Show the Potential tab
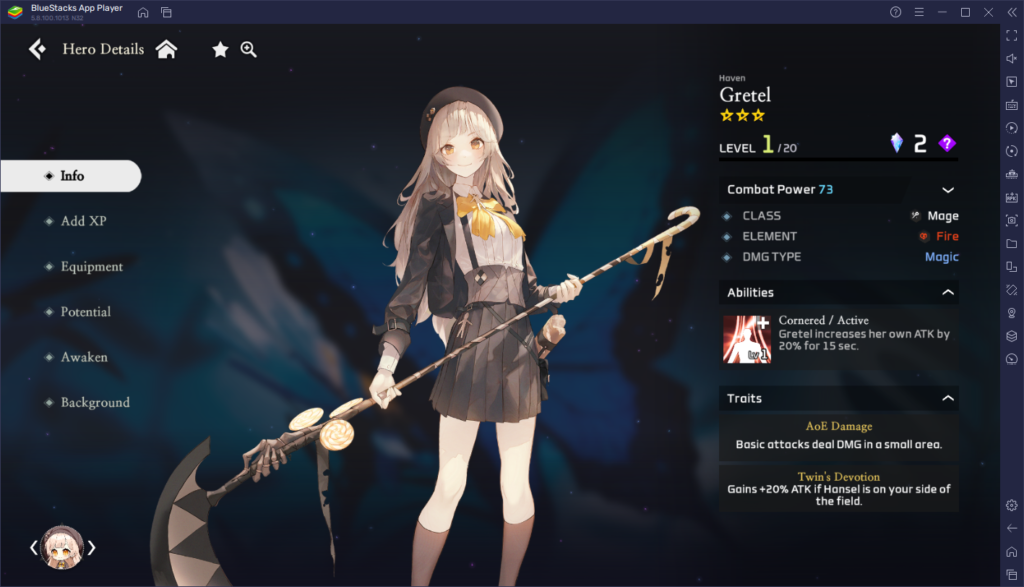The height and width of the screenshot is (587, 1024). [85, 312]
